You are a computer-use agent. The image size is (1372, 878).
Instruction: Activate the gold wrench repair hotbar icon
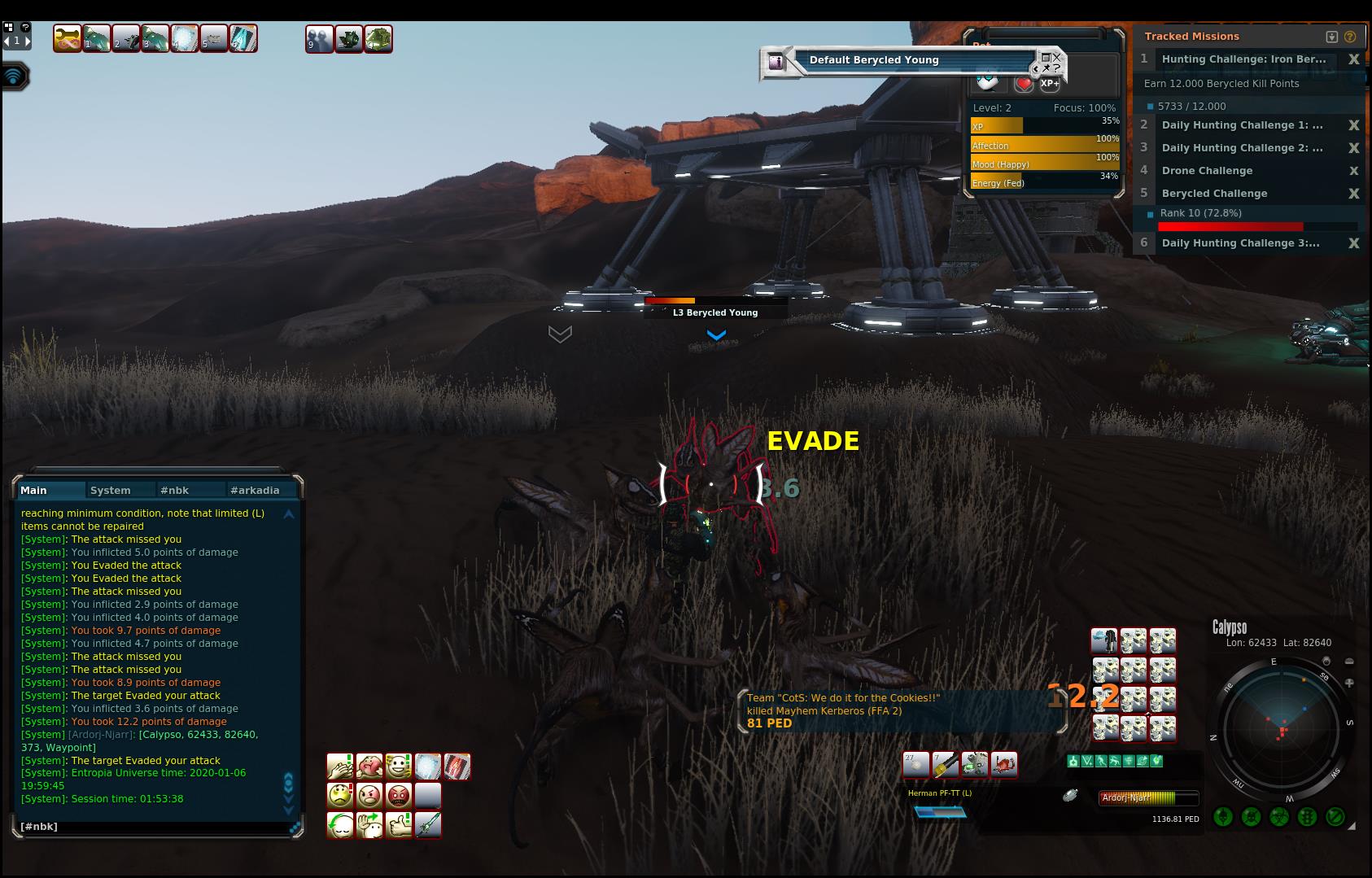click(x=68, y=38)
